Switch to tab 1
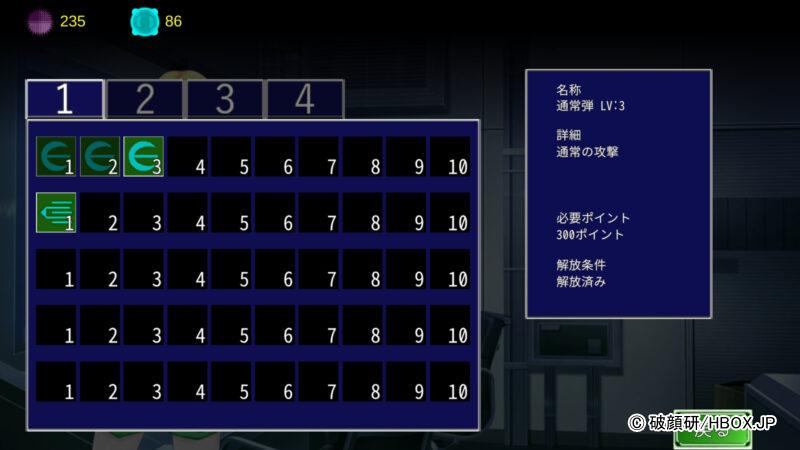The width and height of the screenshot is (800, 450). click(x=65, y=99)
